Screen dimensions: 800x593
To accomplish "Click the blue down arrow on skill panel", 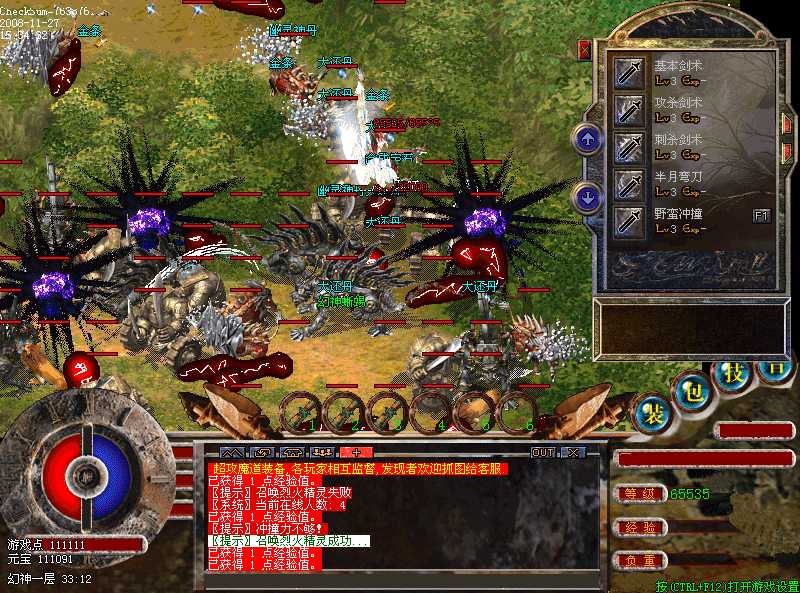I will click(588, 196).
